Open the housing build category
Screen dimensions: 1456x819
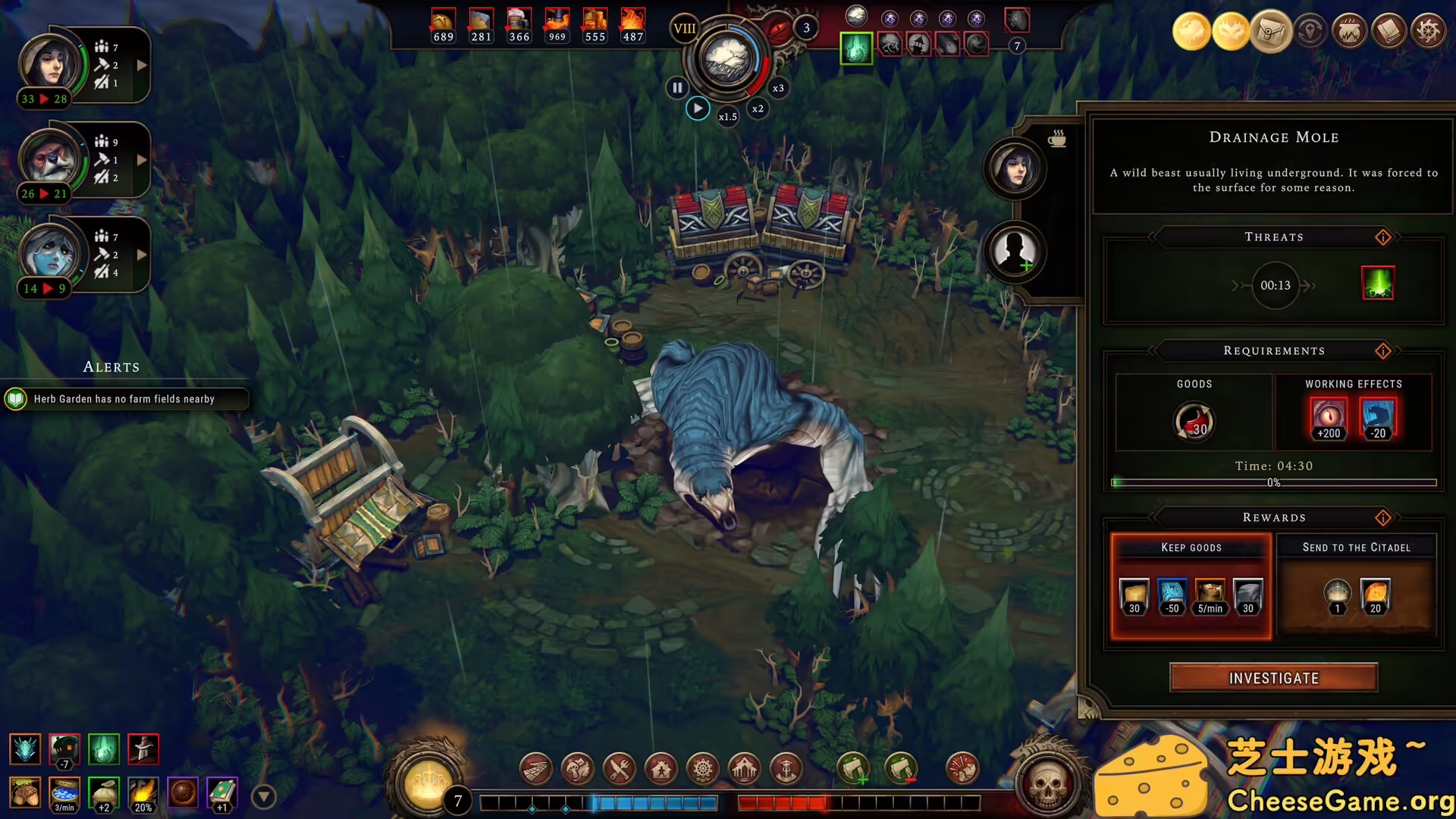661,769
